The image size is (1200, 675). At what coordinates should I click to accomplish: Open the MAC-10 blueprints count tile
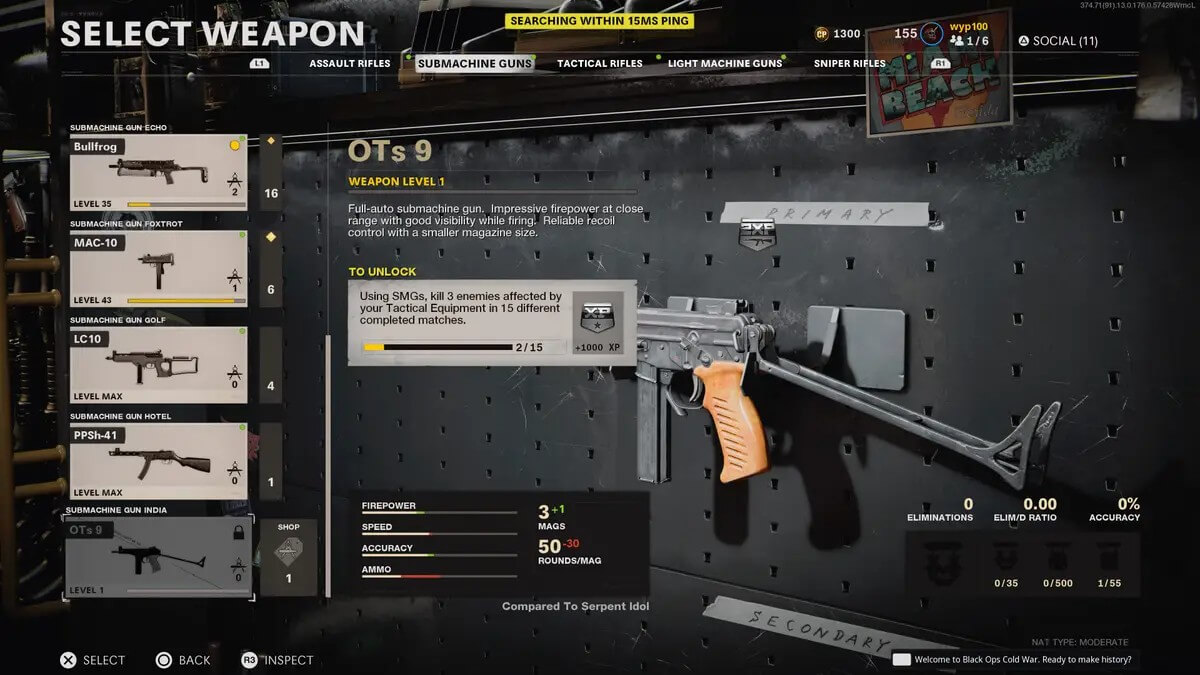coord(271,269)
